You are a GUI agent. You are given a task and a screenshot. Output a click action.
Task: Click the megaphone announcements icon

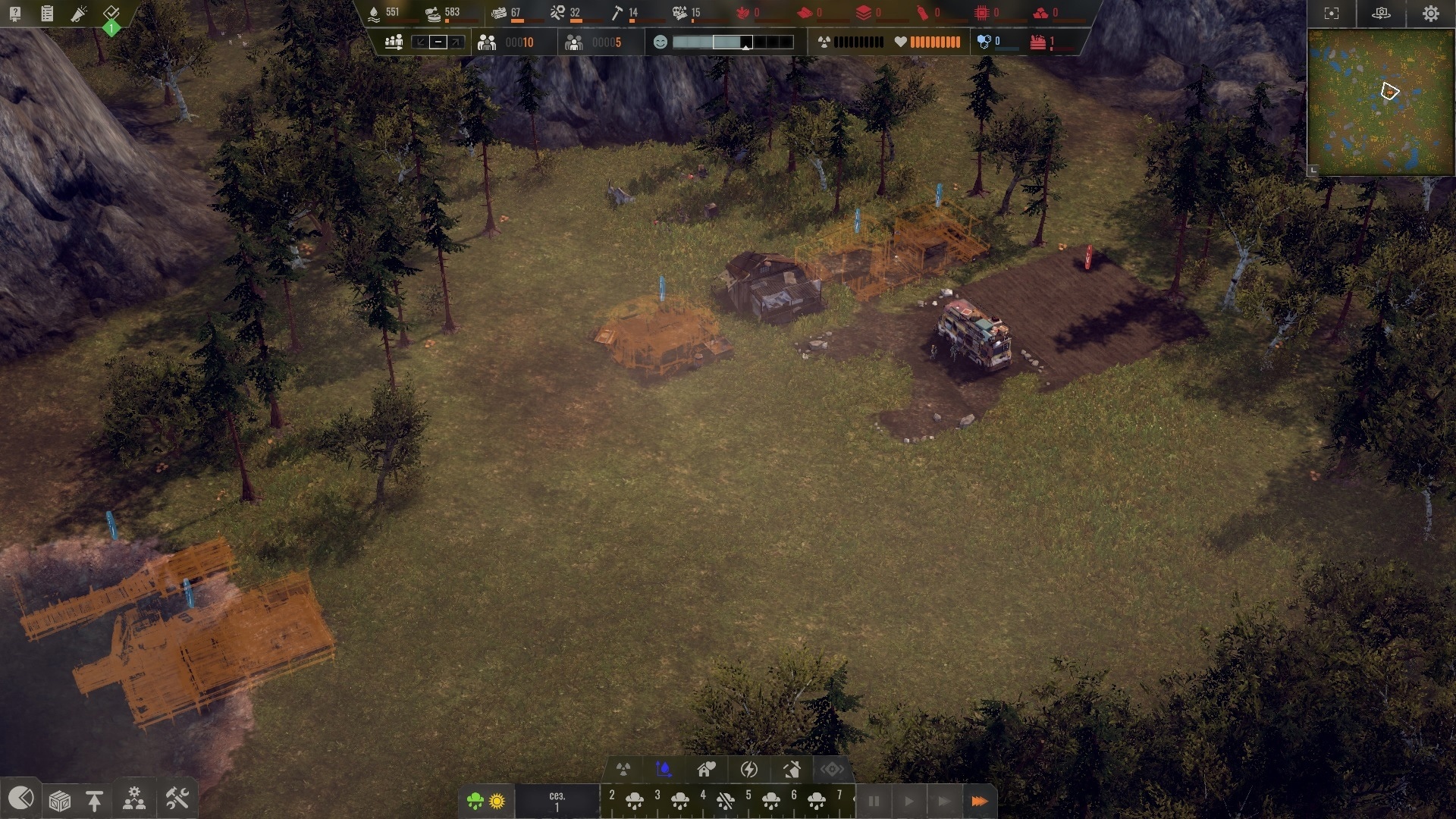pos(79,14)
